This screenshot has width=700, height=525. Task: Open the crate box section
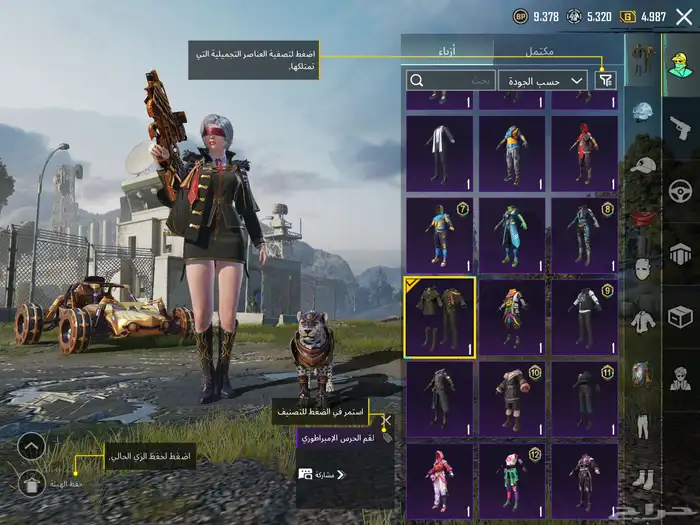pos(680,317)
